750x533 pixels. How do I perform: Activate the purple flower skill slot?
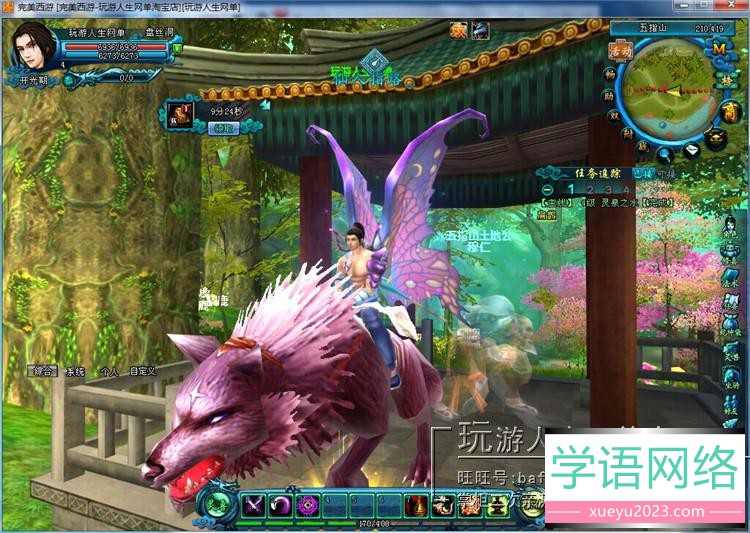coord(307,505)
